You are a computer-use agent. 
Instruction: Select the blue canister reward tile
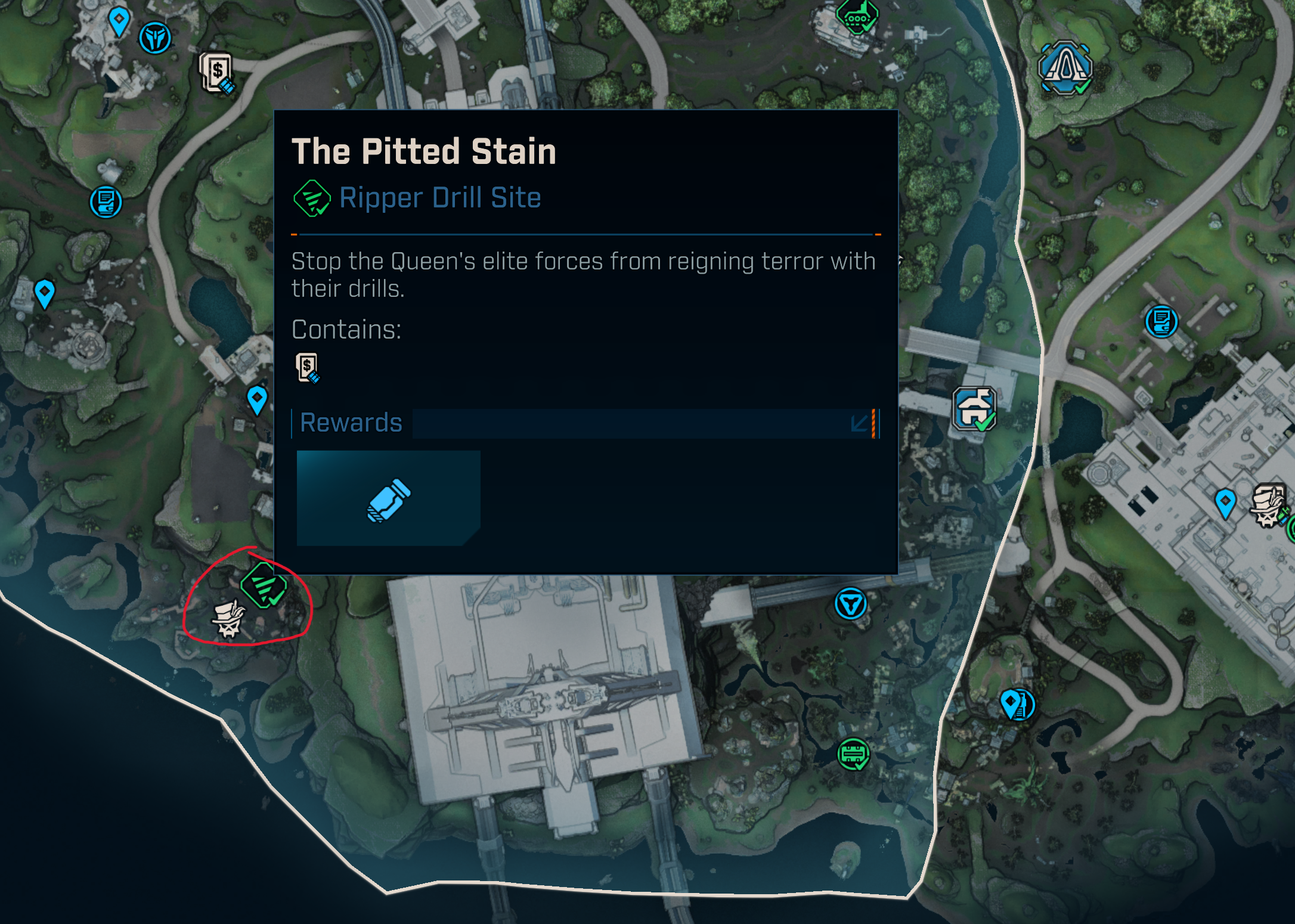click(388, 498)
